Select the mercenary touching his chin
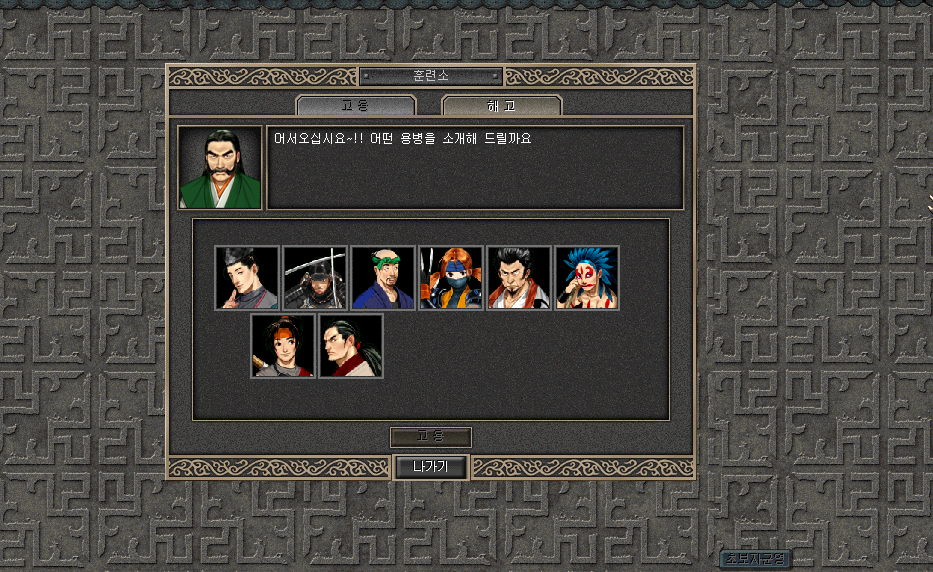The height and width of the screenshot is (572, 933). click(247, 278)
